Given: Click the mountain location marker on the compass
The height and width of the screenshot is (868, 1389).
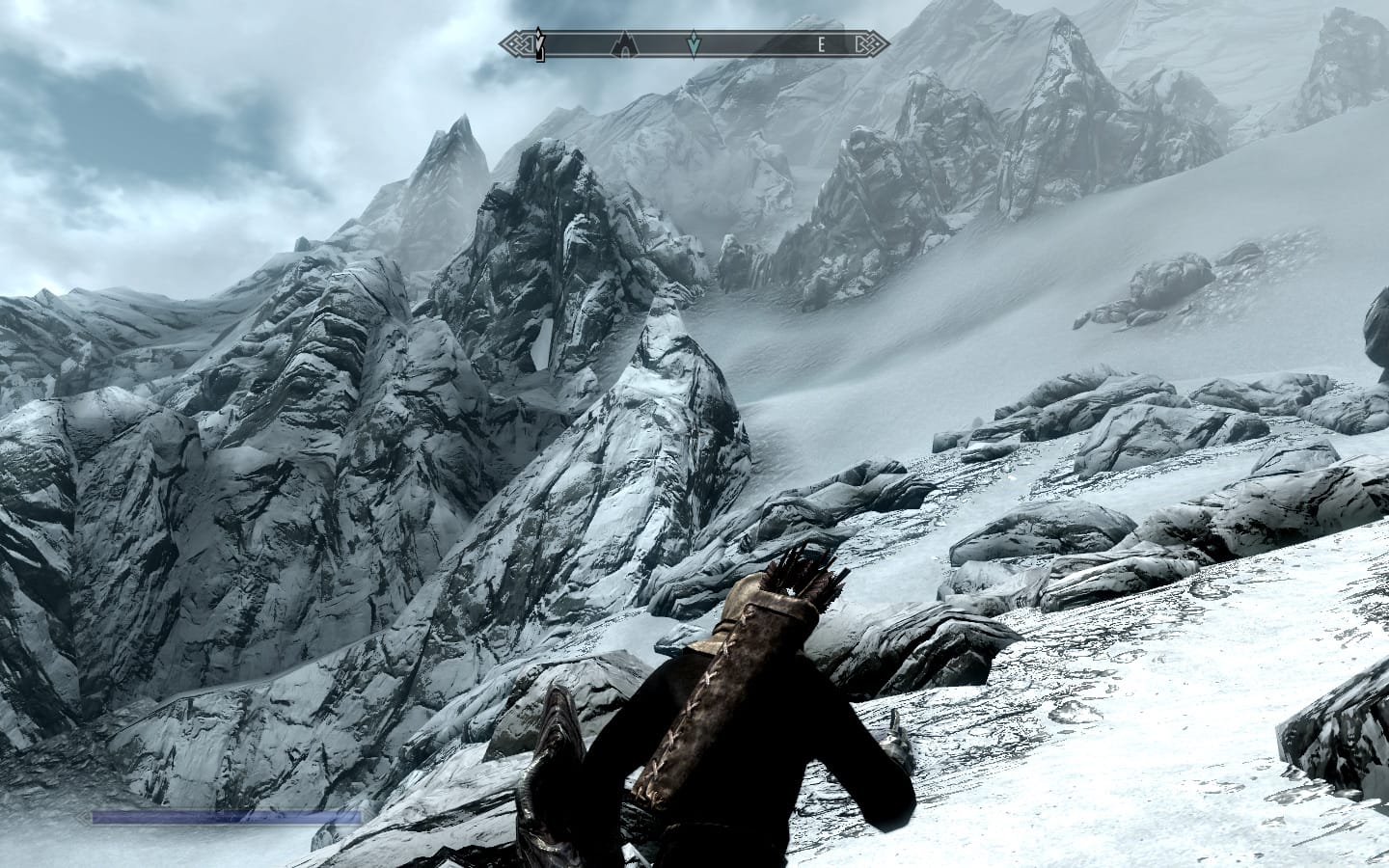Looking at the screenshot, I should (625, 42).
